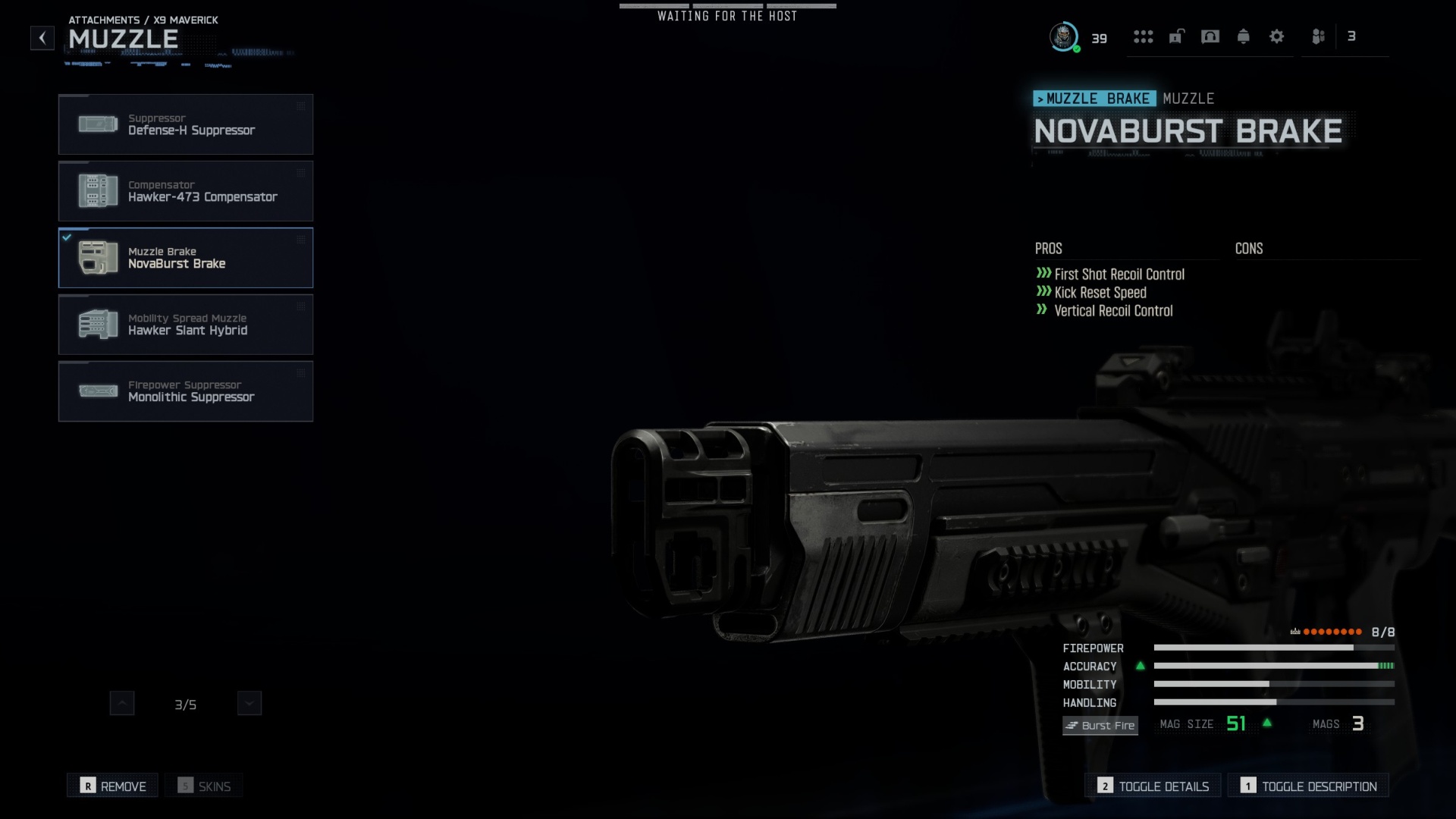Expand the grid icon on Defense-H Suppressor card

point(301,106)
